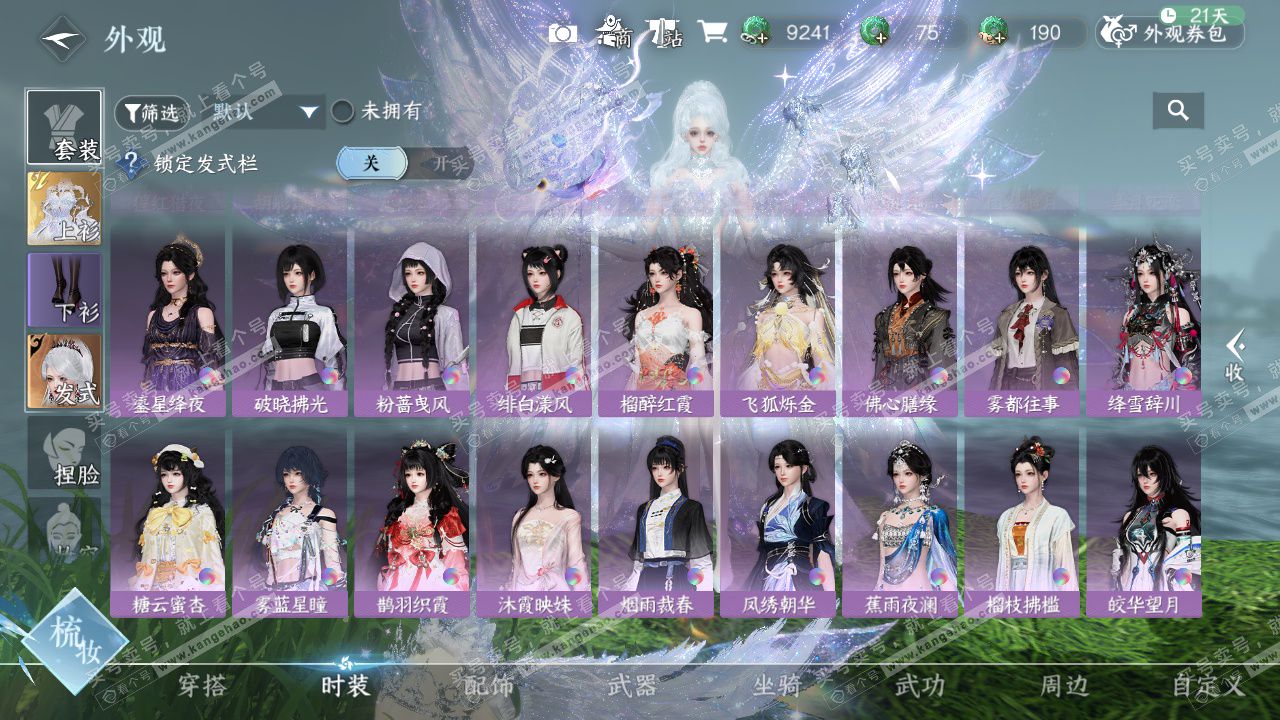
Task: Choose the 皎华望月 outfit
Action: [x=1144, y=524]
